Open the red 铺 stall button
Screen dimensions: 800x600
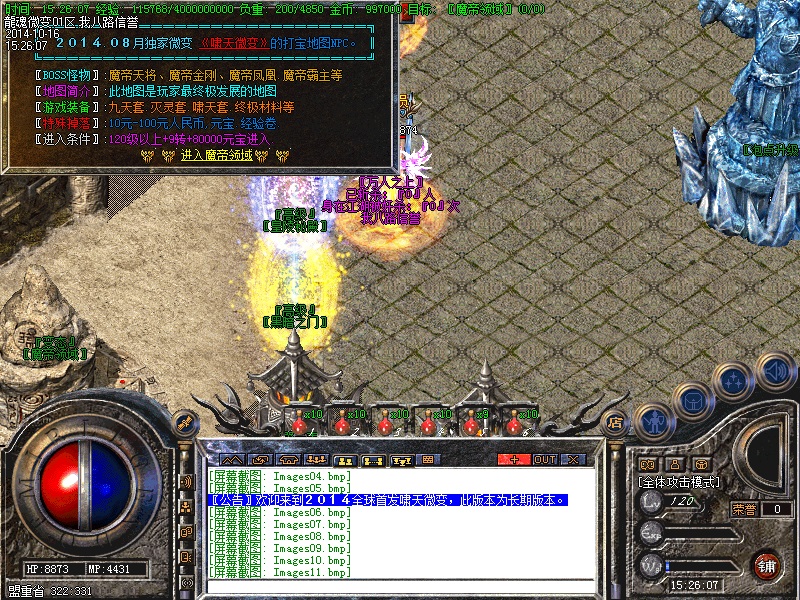tap(766, 566)
